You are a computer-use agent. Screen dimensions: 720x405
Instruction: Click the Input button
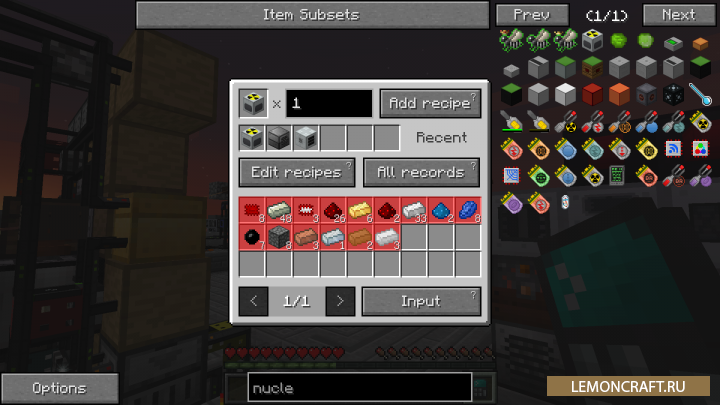tap(421, 301)
